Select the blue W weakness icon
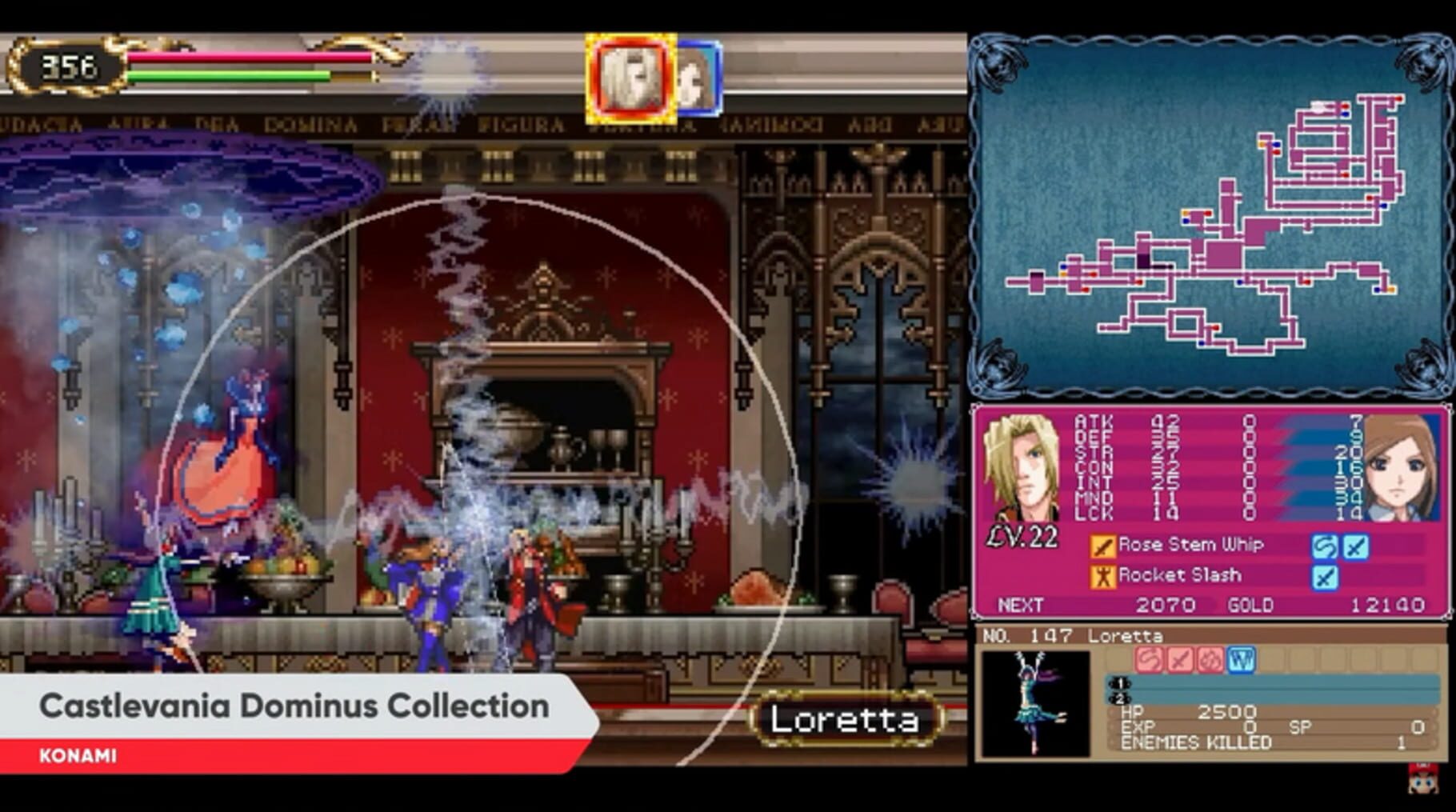This screenshot has width=1456, height=812. pyautogui.click(x=1240, y=659)
